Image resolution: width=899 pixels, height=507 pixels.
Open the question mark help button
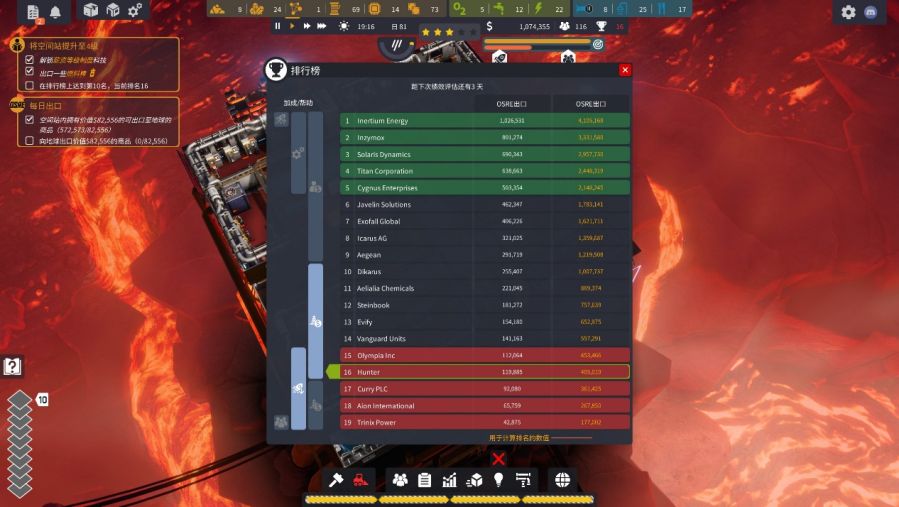tap(12, 367)
